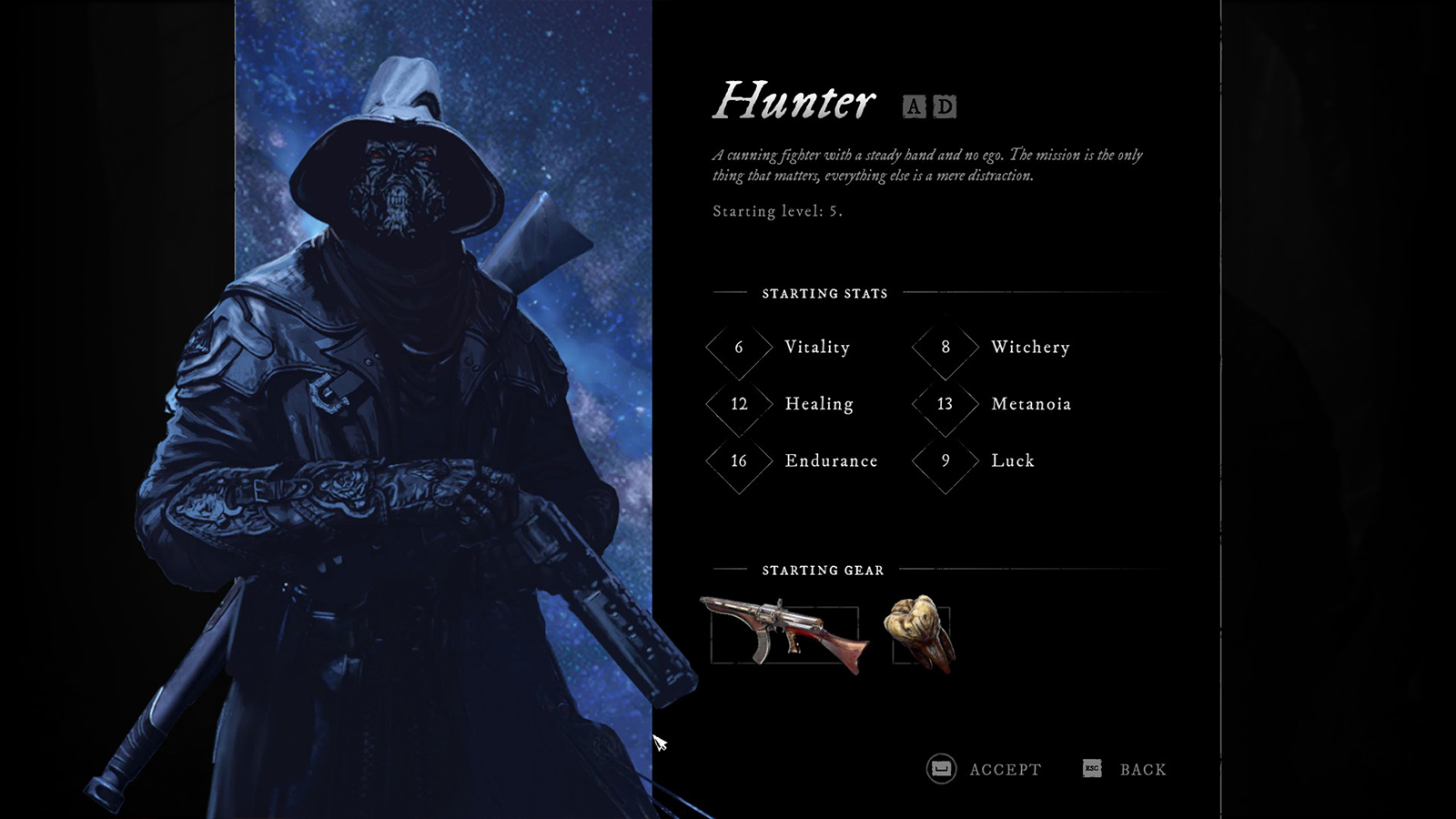Select the Metanoia stat diamond showing 13
The height and width of the screenshot is (819, 1456).
click(944, 404)
